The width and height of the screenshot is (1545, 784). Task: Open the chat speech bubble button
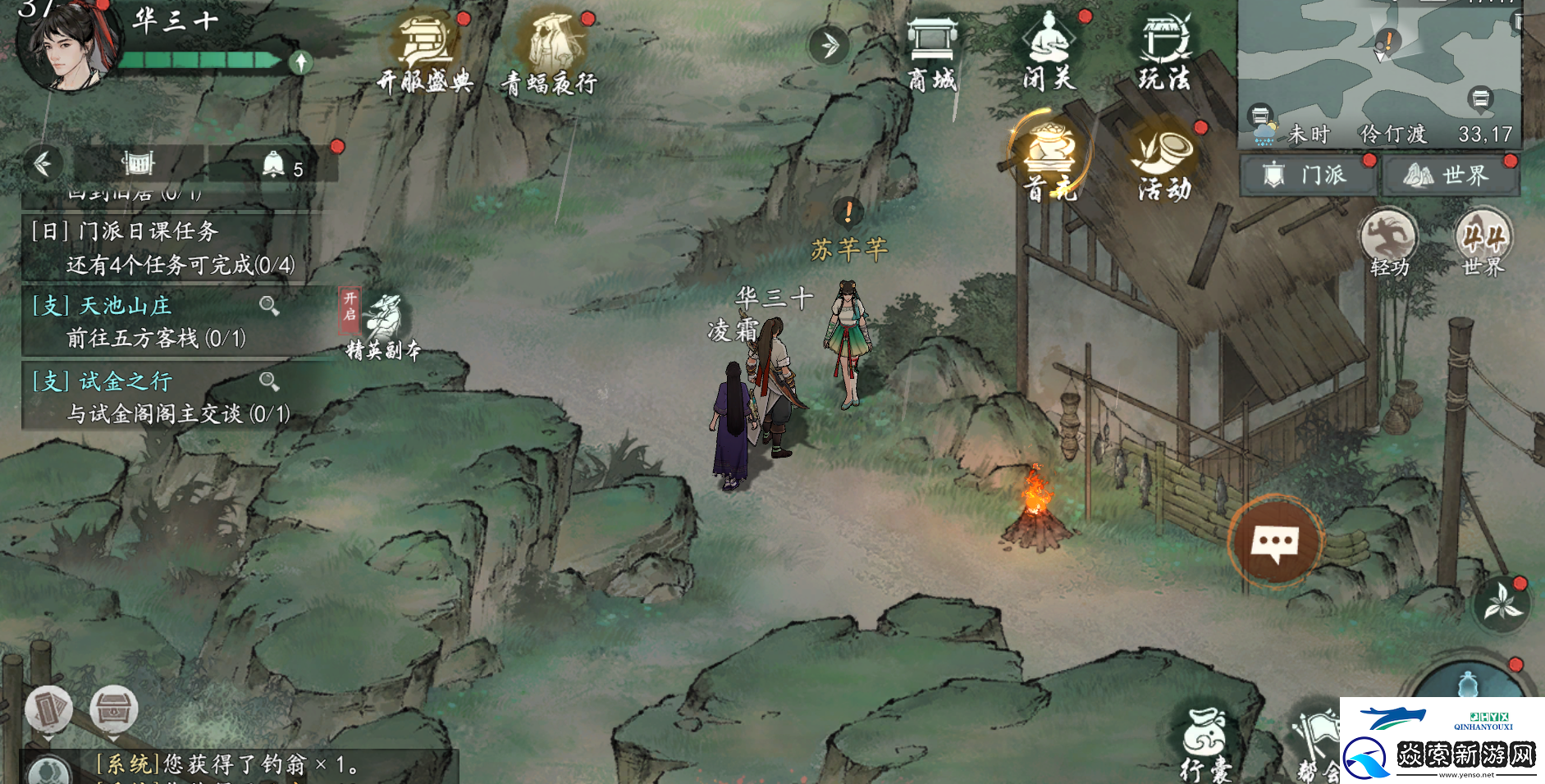coord(1274,542)
